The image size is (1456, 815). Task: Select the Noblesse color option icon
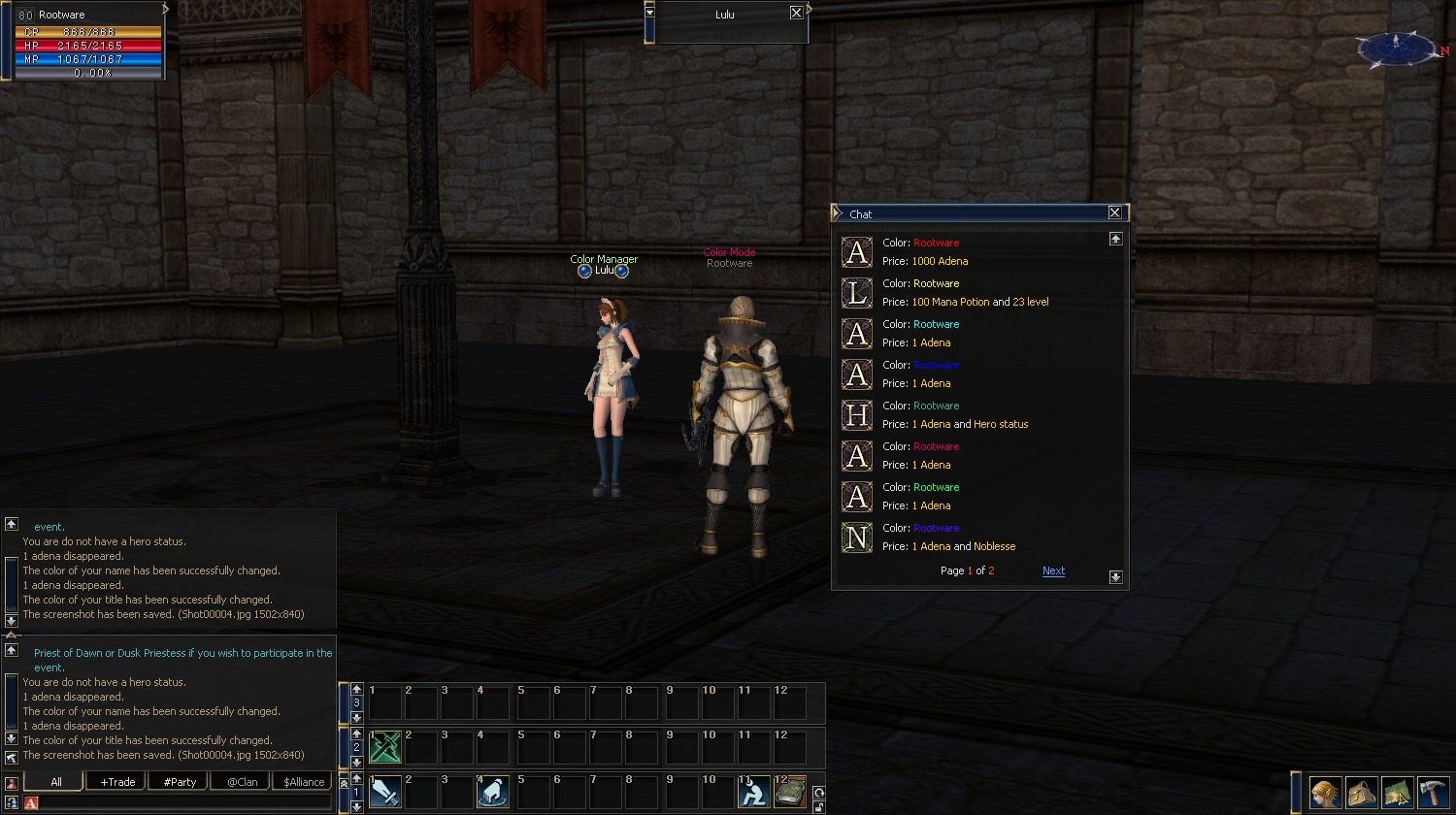(x=856, y=538)
